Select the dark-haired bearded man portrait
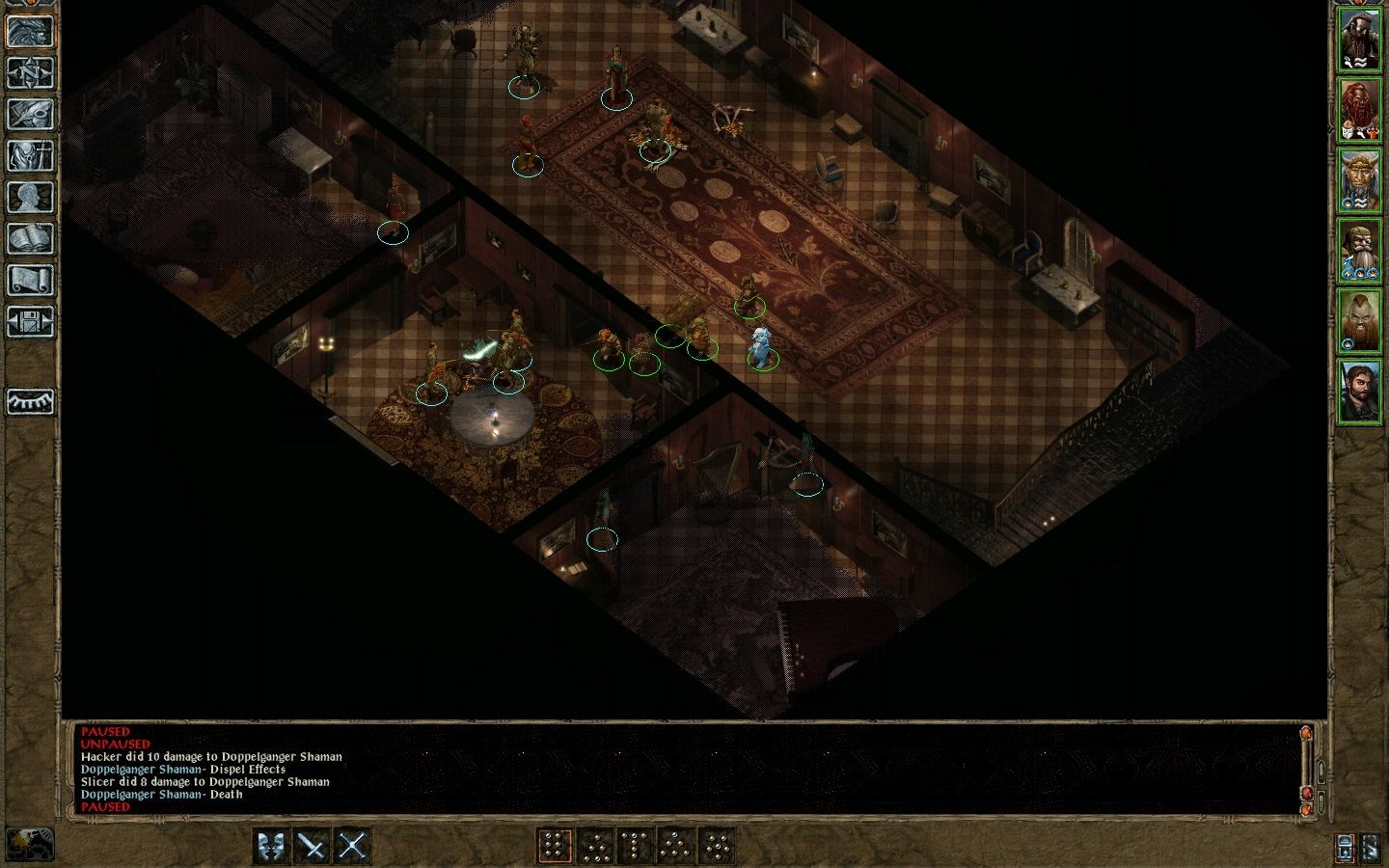This screenshot has width=1389, height=868. coord(1359,391)
